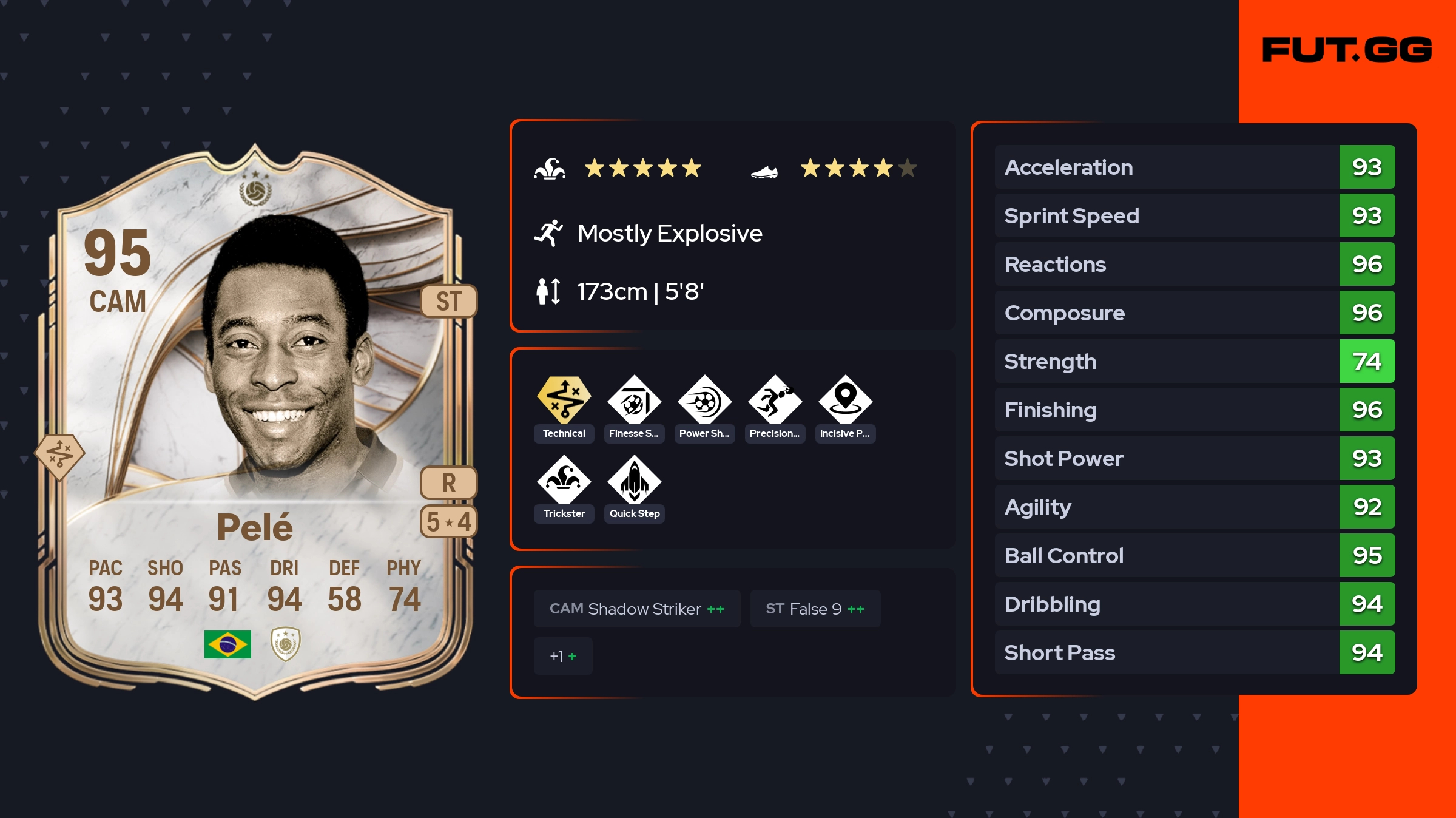Expand the CAM Shadow Striker ++ role

pyautogui.click(x=637, y=609)
